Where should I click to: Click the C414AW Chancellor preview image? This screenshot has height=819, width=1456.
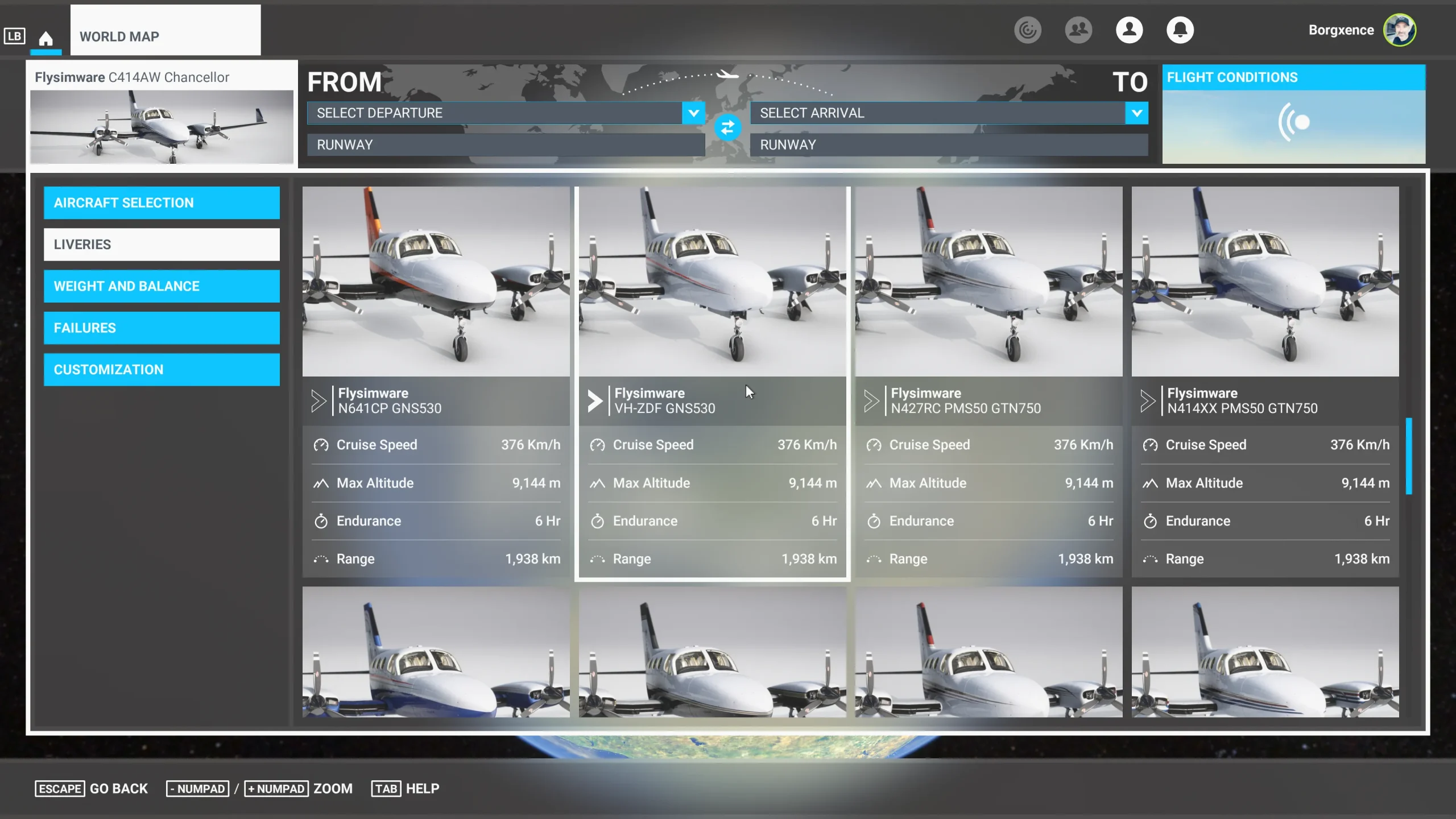162,126
